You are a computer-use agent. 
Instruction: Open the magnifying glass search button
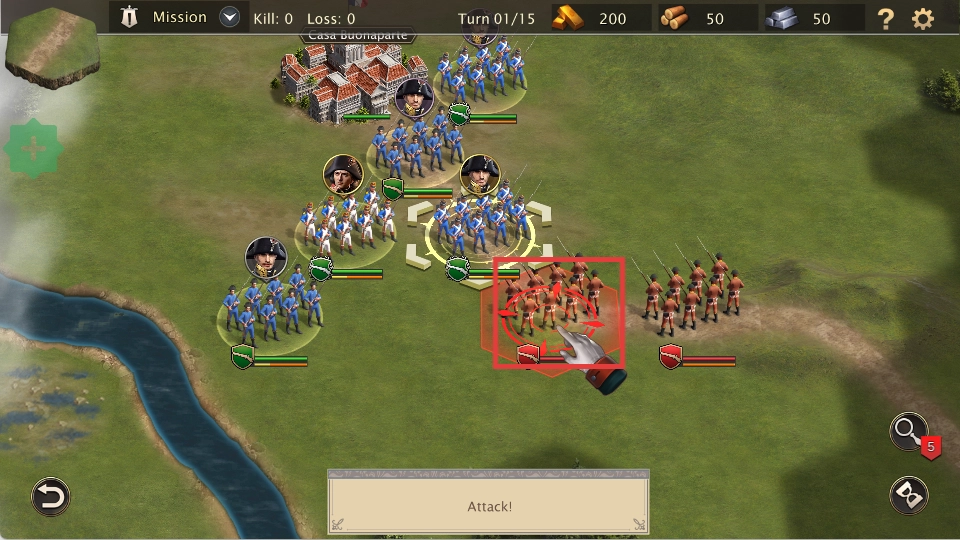(909, 431)
